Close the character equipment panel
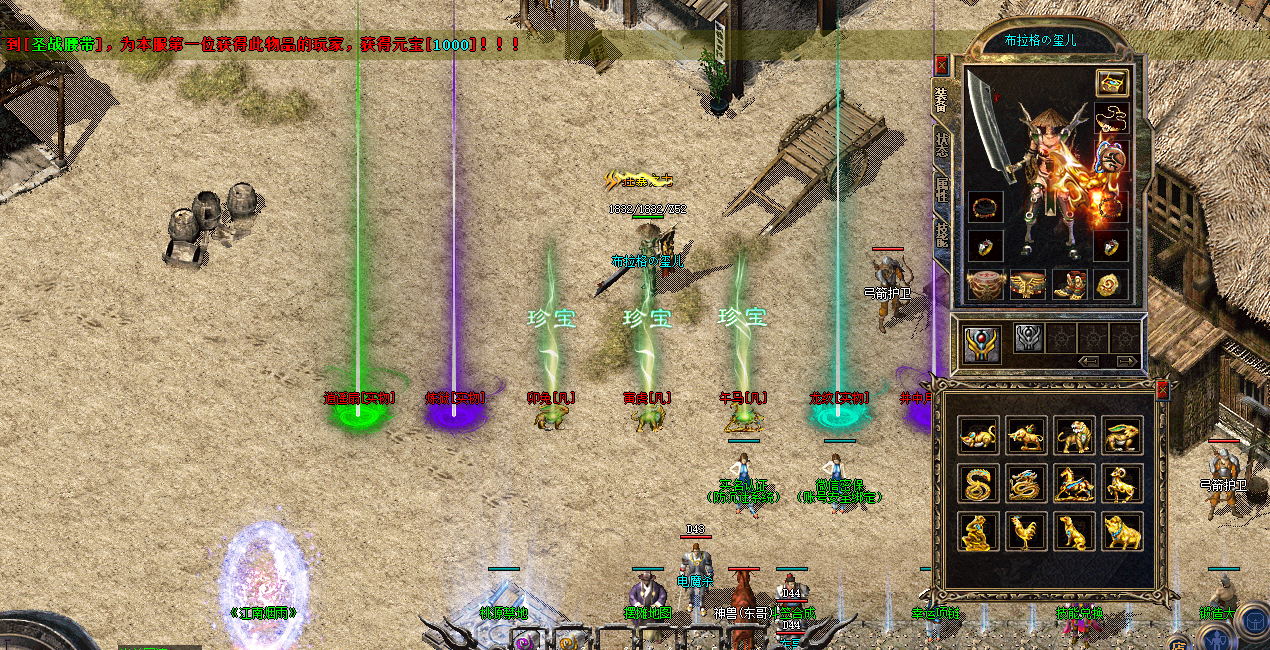1270x650 pixels. [x=941, y=66]
